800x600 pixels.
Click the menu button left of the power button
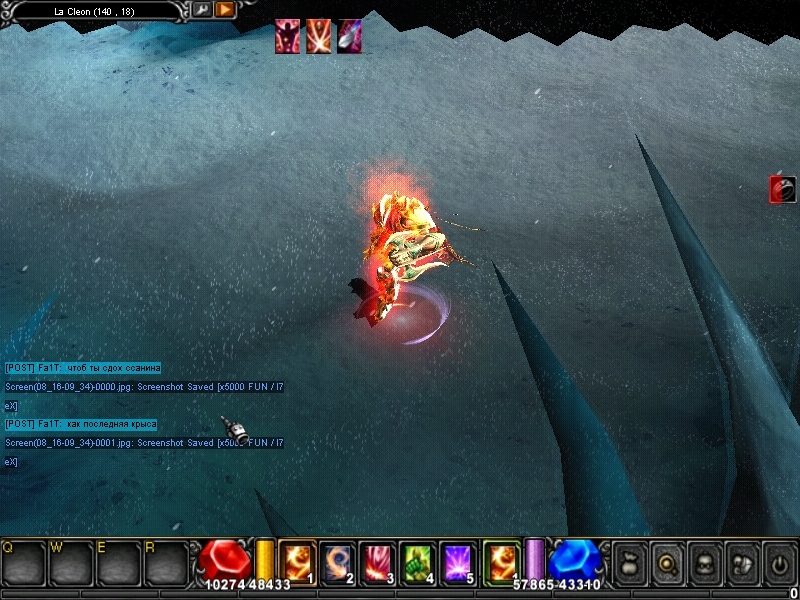pyautogui.click(x=742, y=562)
